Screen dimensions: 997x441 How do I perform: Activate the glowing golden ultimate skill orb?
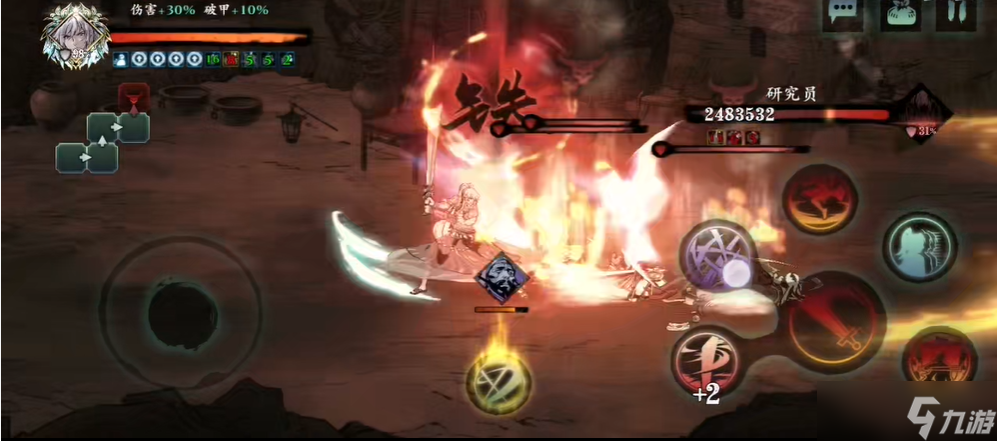coord(497,379)
